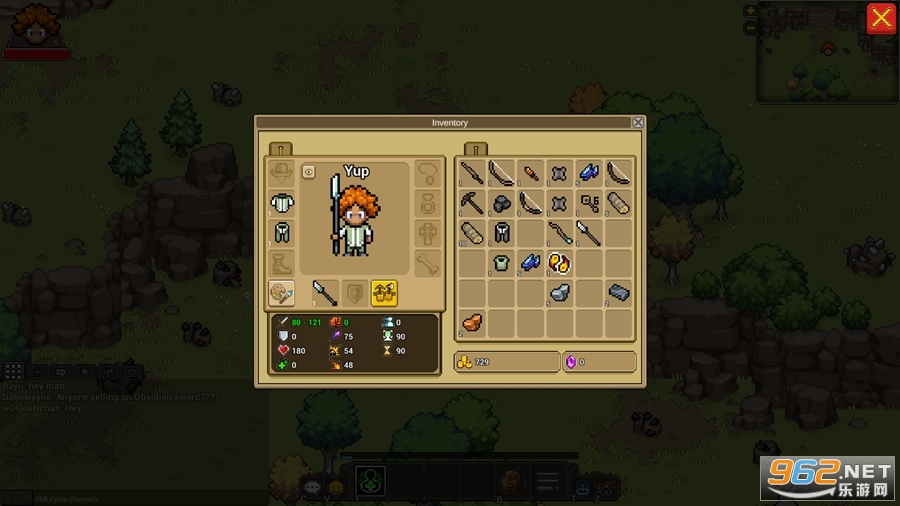Select the pickaxe in the inventory
Screen dimensions: 900x506
[x=472, y=204]
